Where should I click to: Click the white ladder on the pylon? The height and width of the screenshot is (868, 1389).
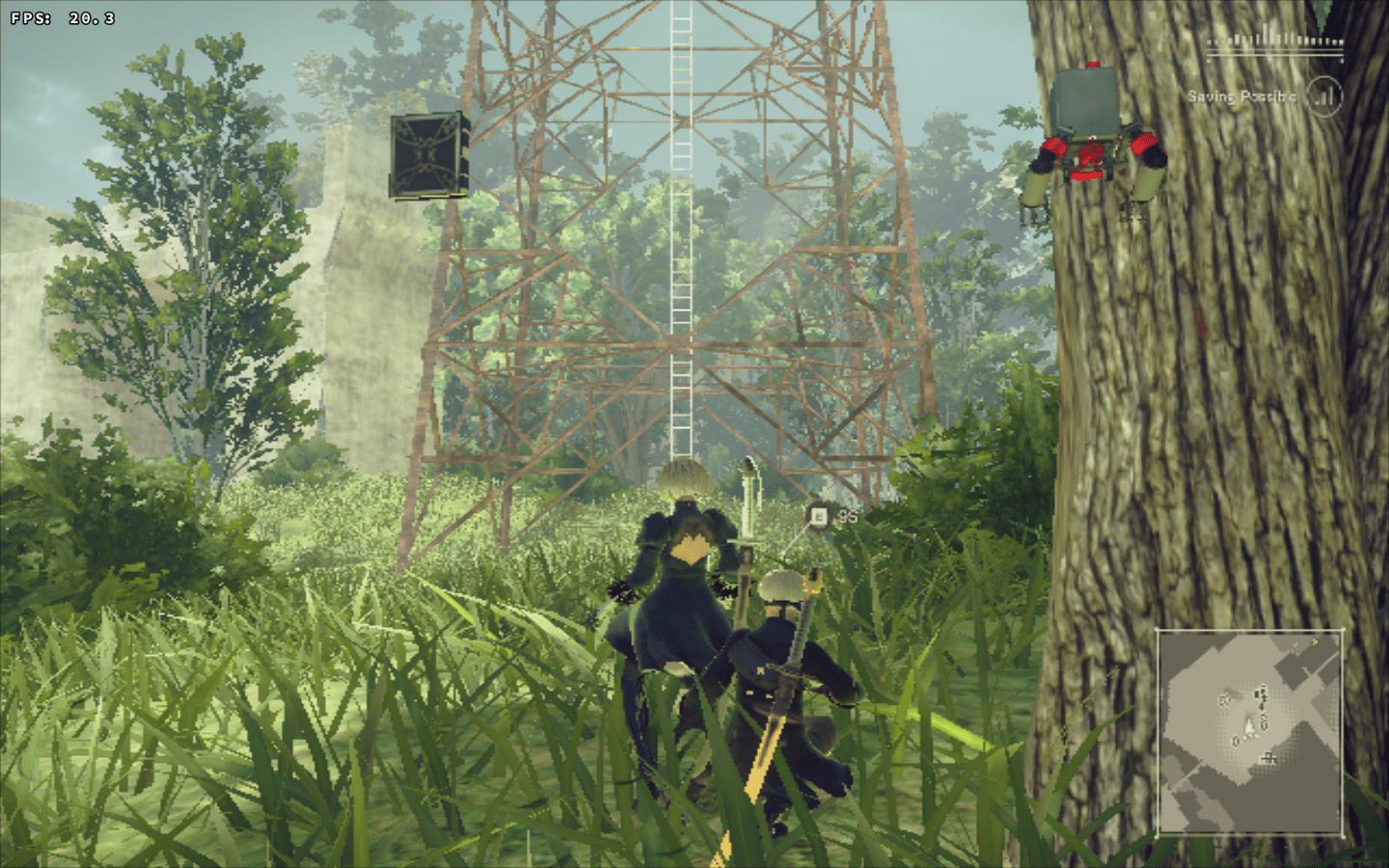point(680,241)
